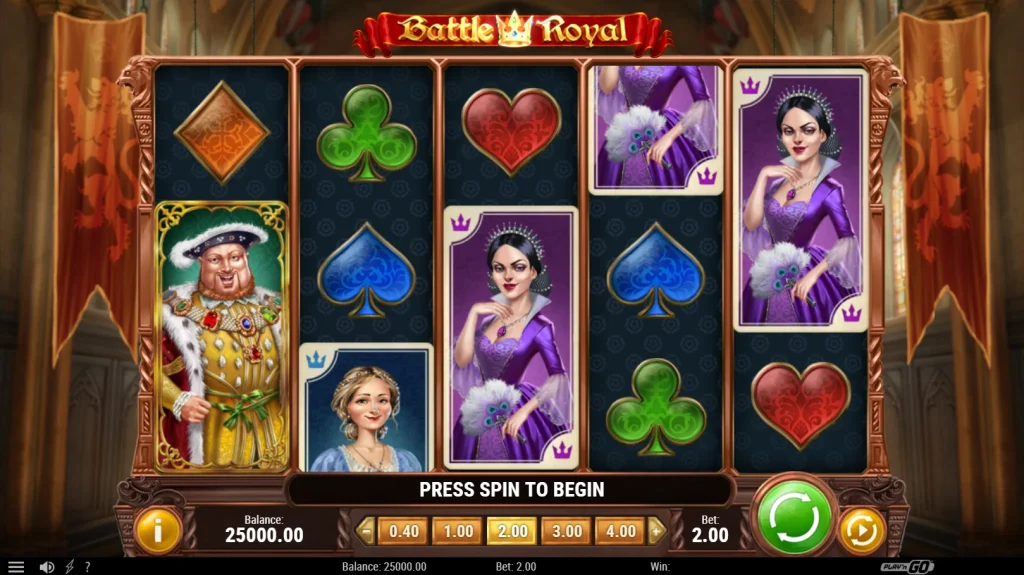
Task: Choose the 1.00 bet amount
Action: coord(458,531)
